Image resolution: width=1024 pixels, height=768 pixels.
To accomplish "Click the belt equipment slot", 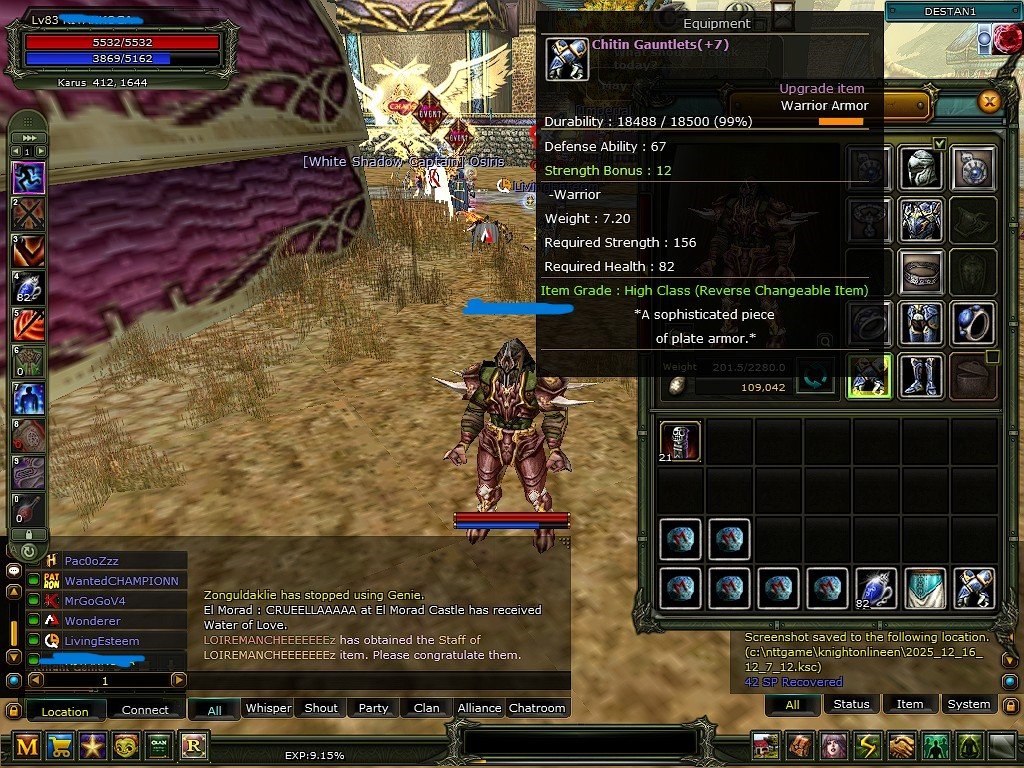I will click(920, 270).
